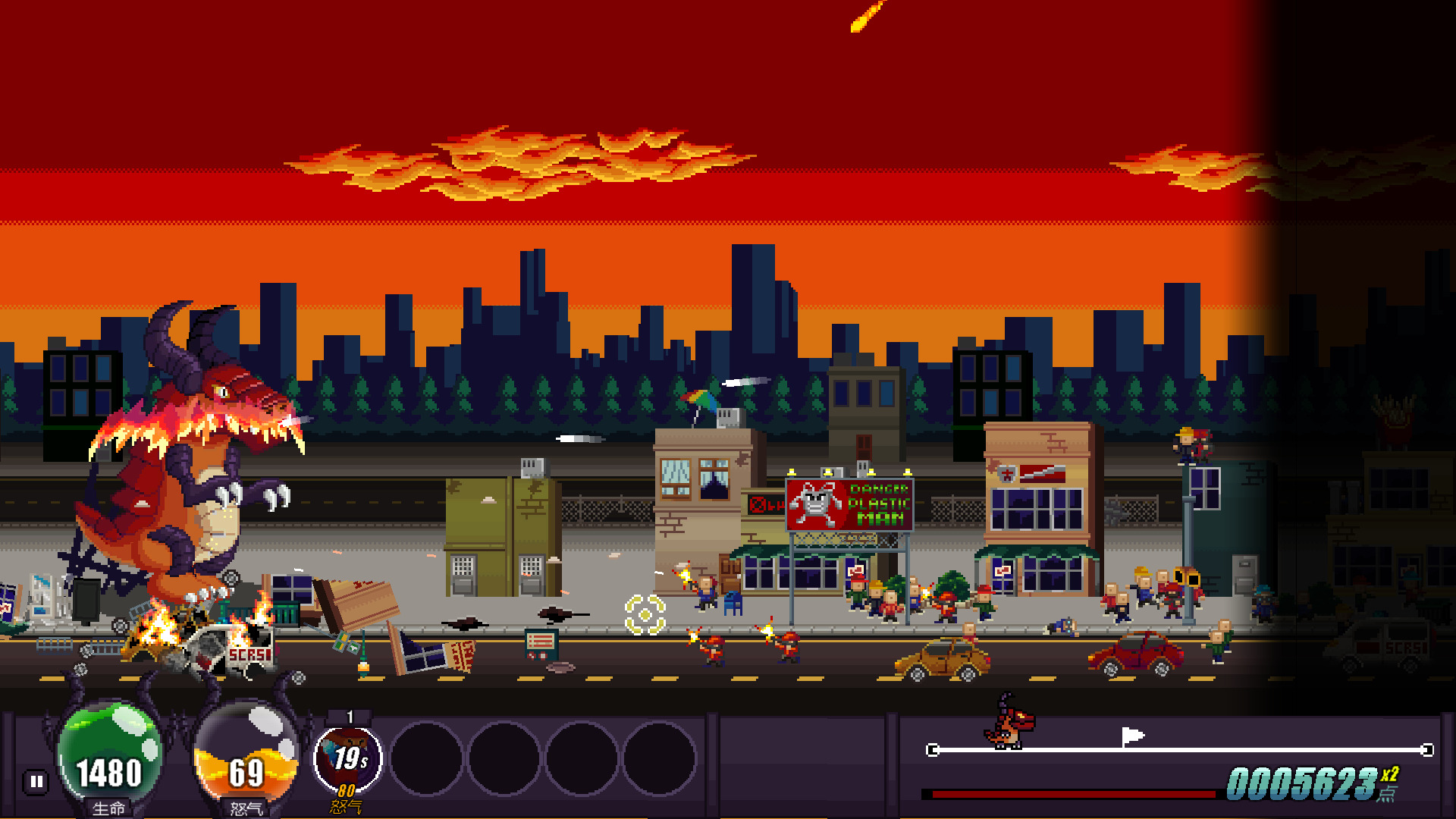The height and width of the screenshot is (819, 1456).
Task: Pause the game with the pause button
Action: [x=36, y=782]
